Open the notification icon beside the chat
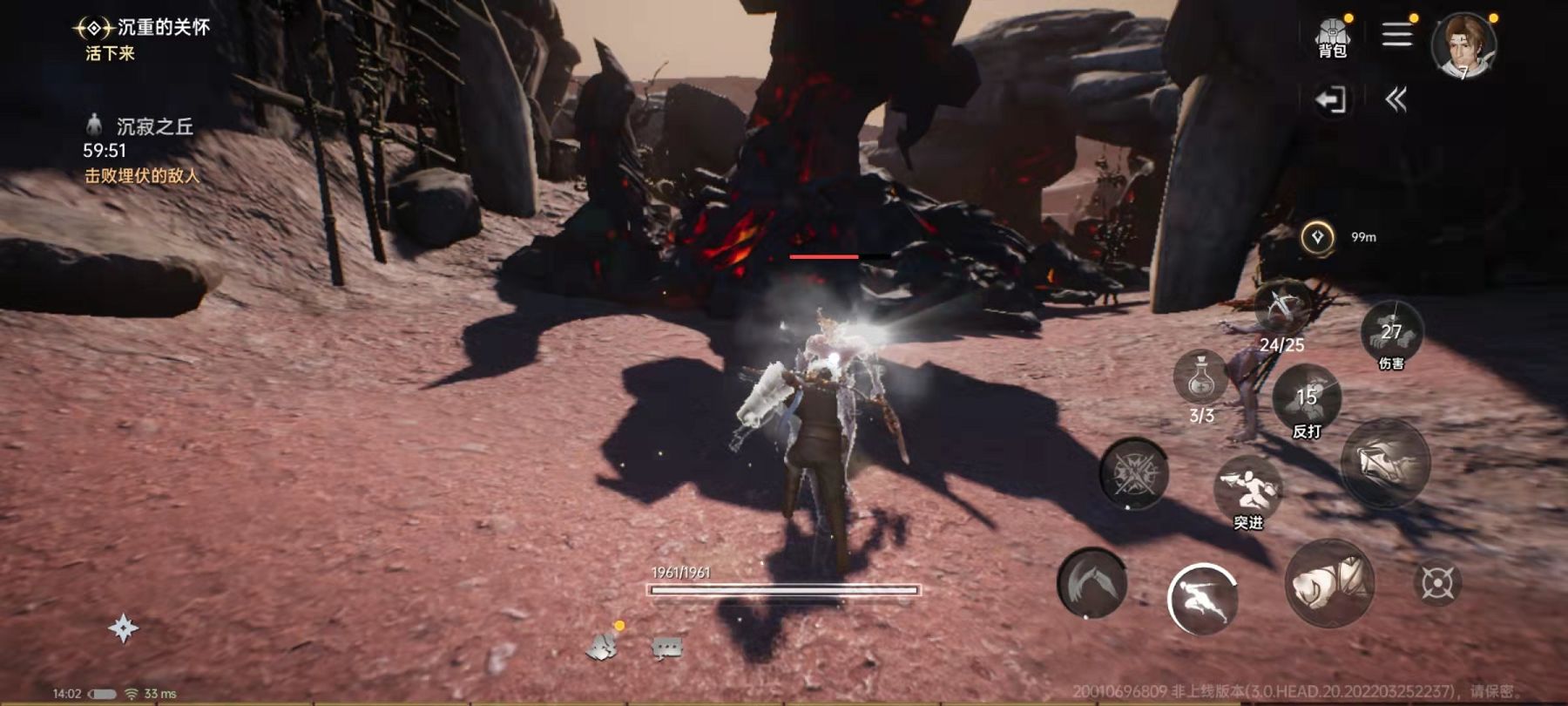The image size is (1568, 706). 602,646
